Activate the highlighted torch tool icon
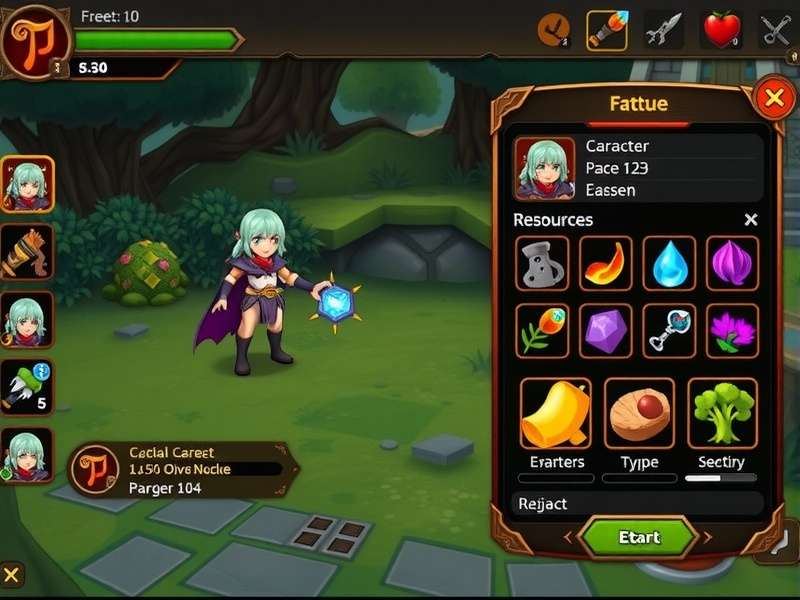Viewport: 800px width, 600px height. click(x=606, y=30)
